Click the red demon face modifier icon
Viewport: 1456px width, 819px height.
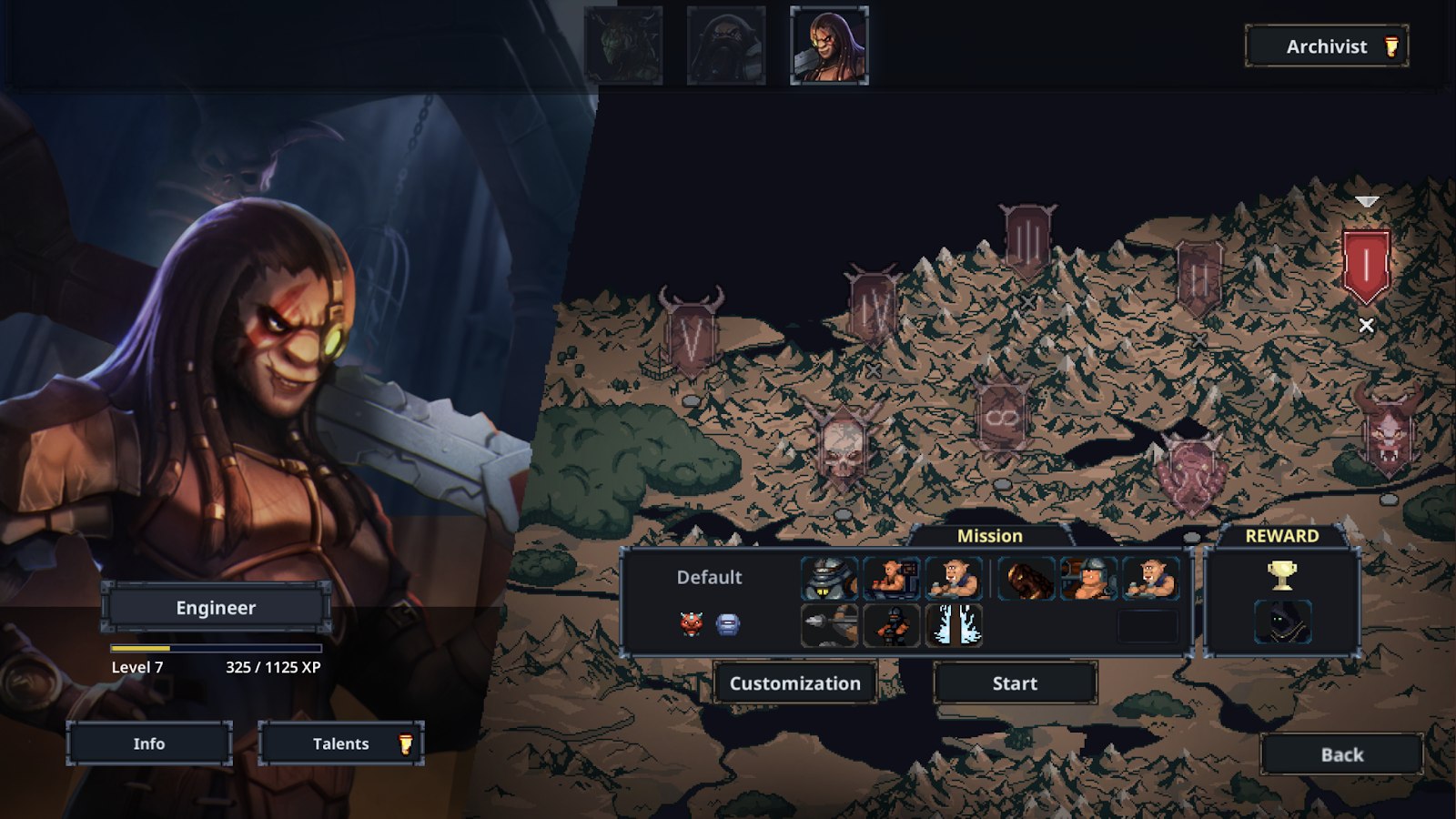pos(691,623)
